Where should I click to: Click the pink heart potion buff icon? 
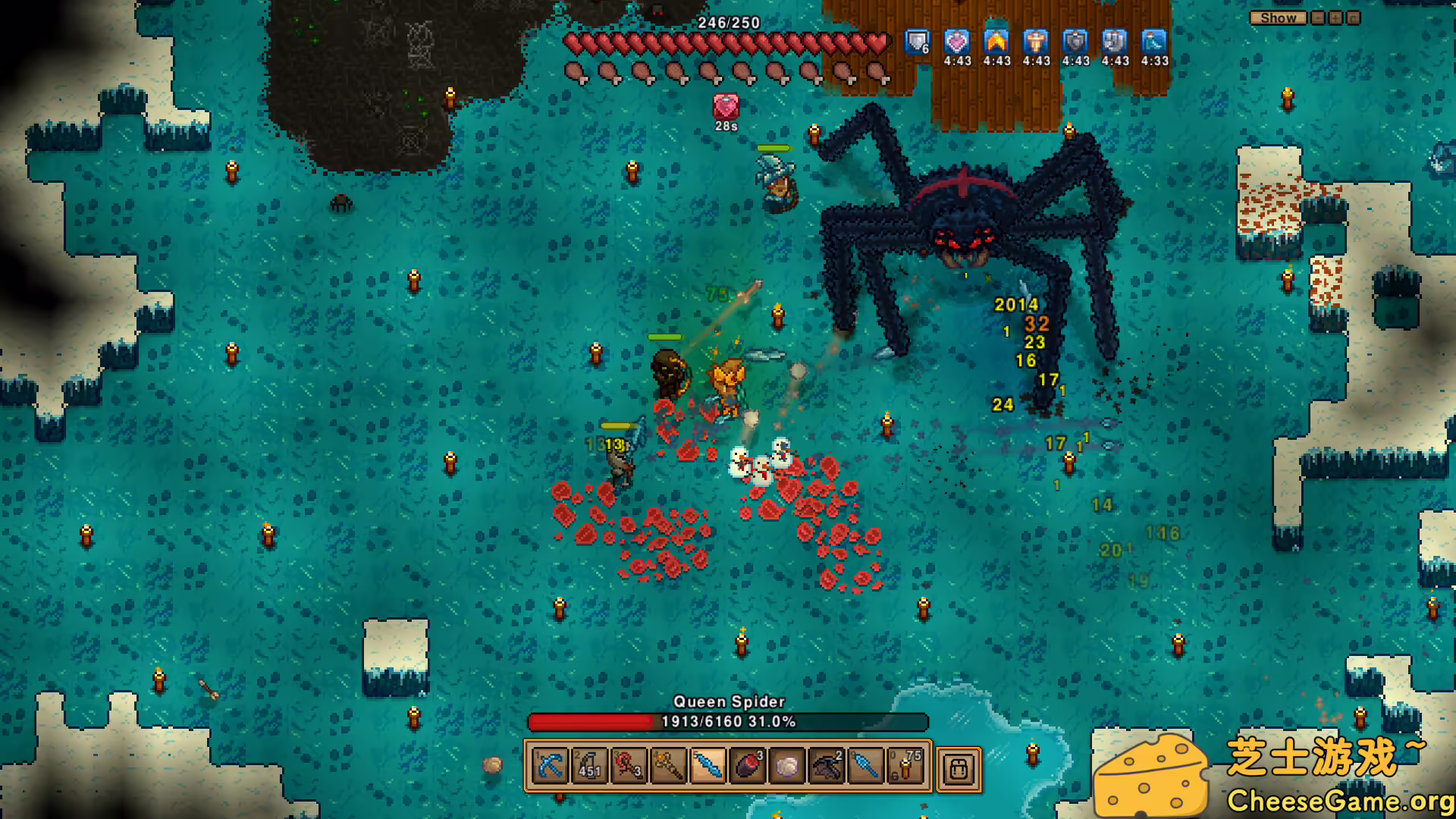[x=957, y=42]
